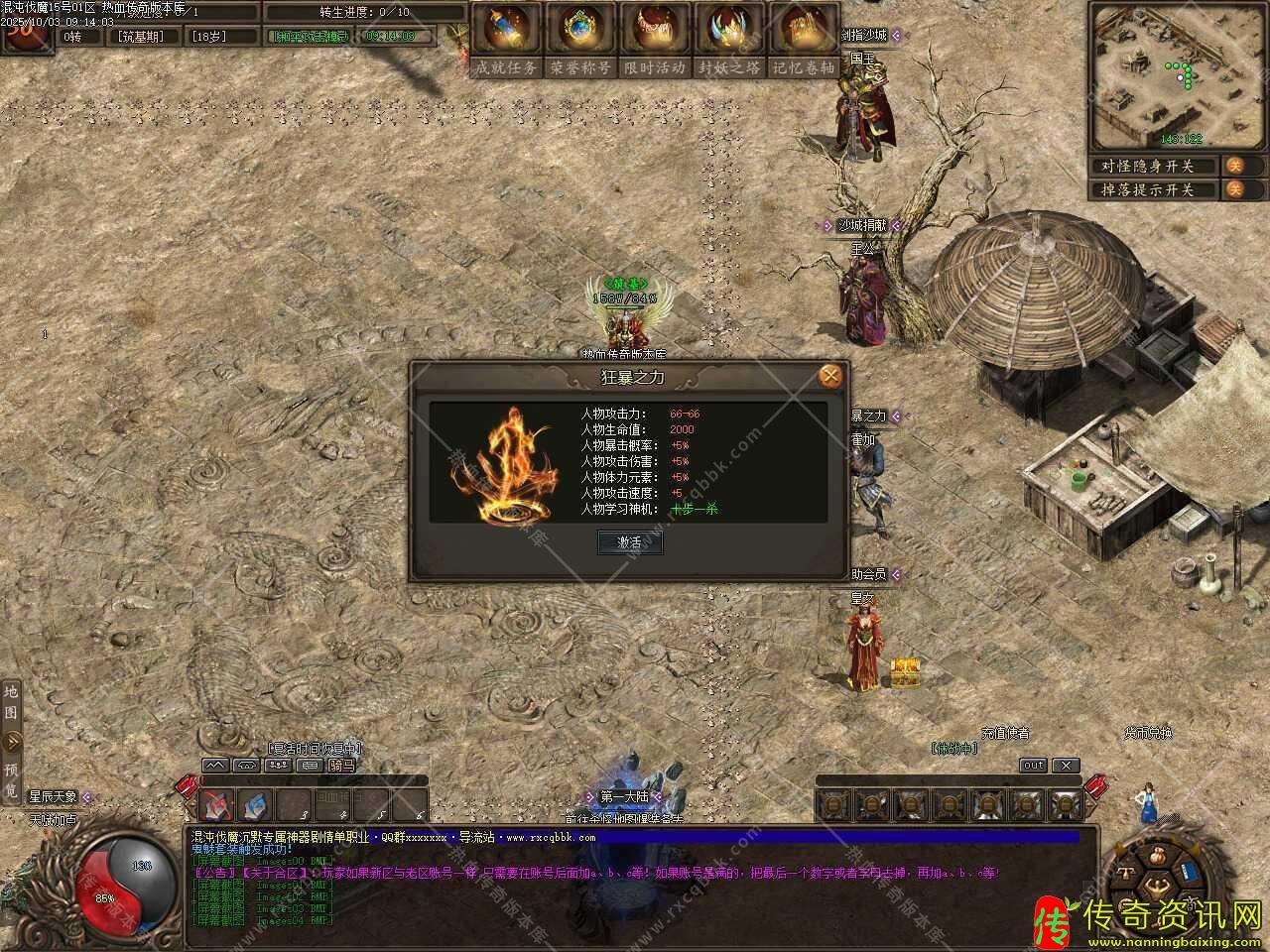Click the 激活 button in the dialog
1270x952 pixels.
point(630,542)
